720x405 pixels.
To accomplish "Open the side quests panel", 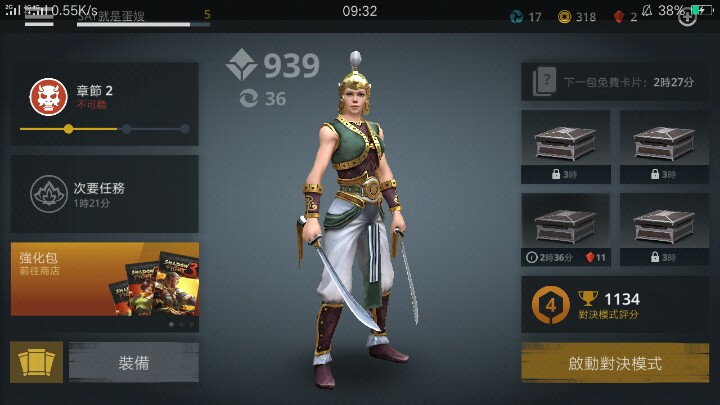I will pyautogui.click(x=104, y=194).
